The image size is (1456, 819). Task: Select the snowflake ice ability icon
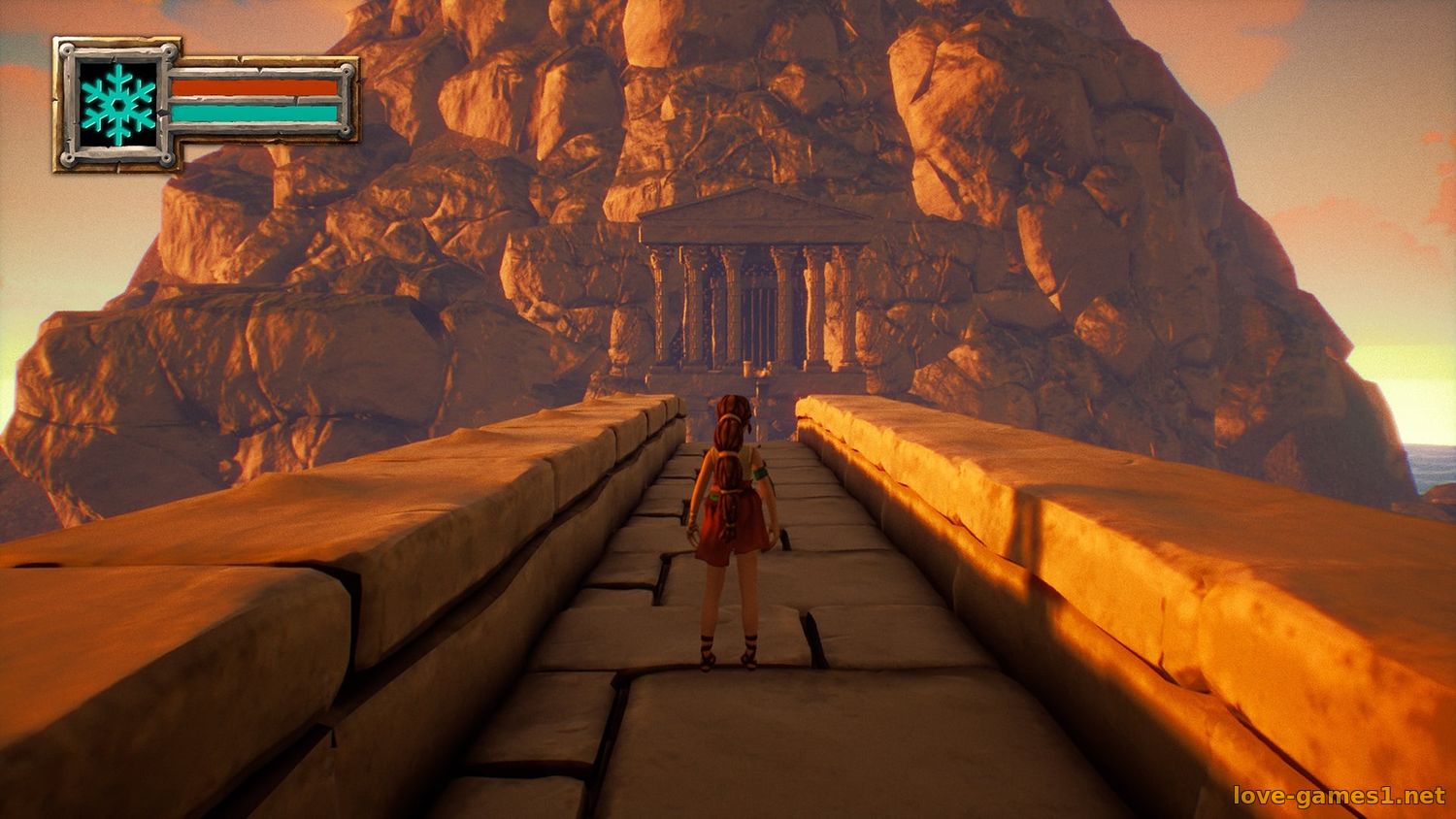pyautogui.click(x=117, y=100)
